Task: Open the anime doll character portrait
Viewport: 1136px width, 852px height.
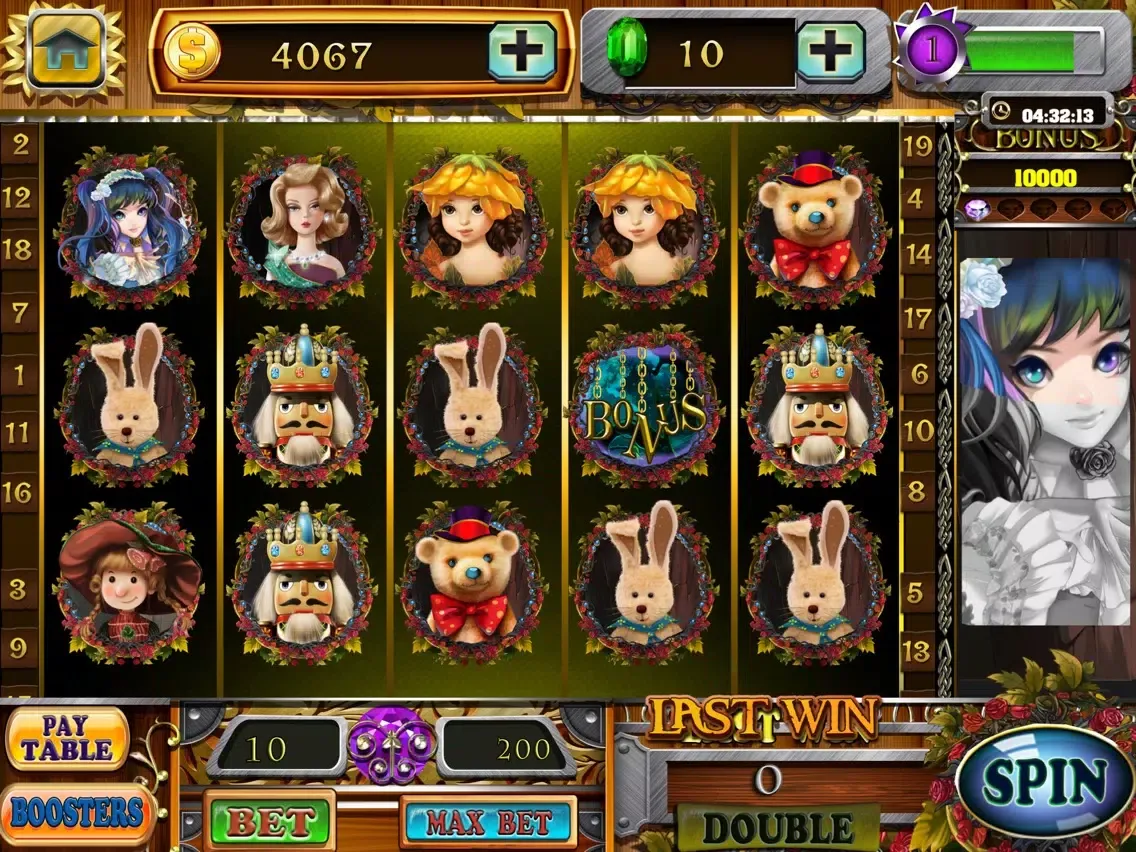Action: click(1045, 440)
